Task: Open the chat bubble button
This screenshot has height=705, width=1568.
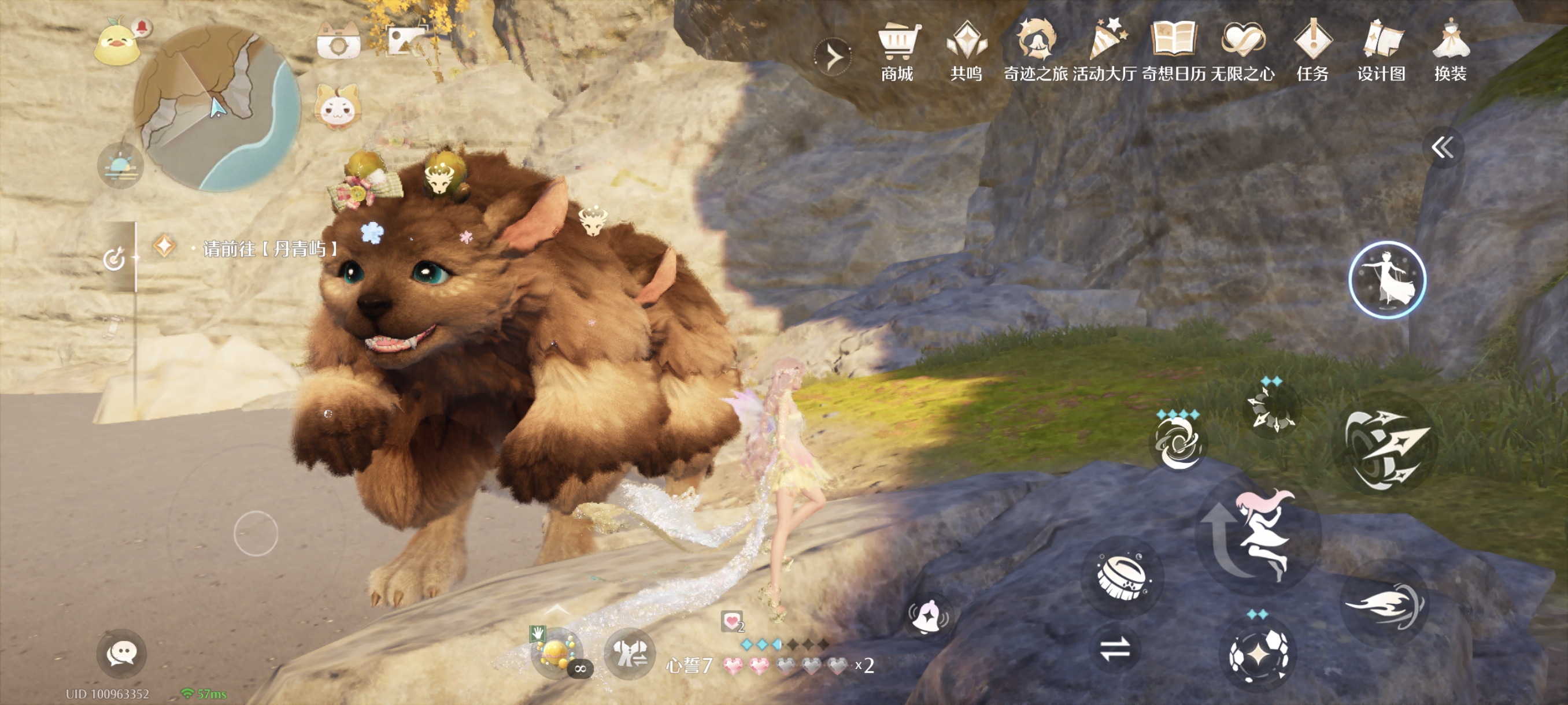Action: (x=121, y=654)
